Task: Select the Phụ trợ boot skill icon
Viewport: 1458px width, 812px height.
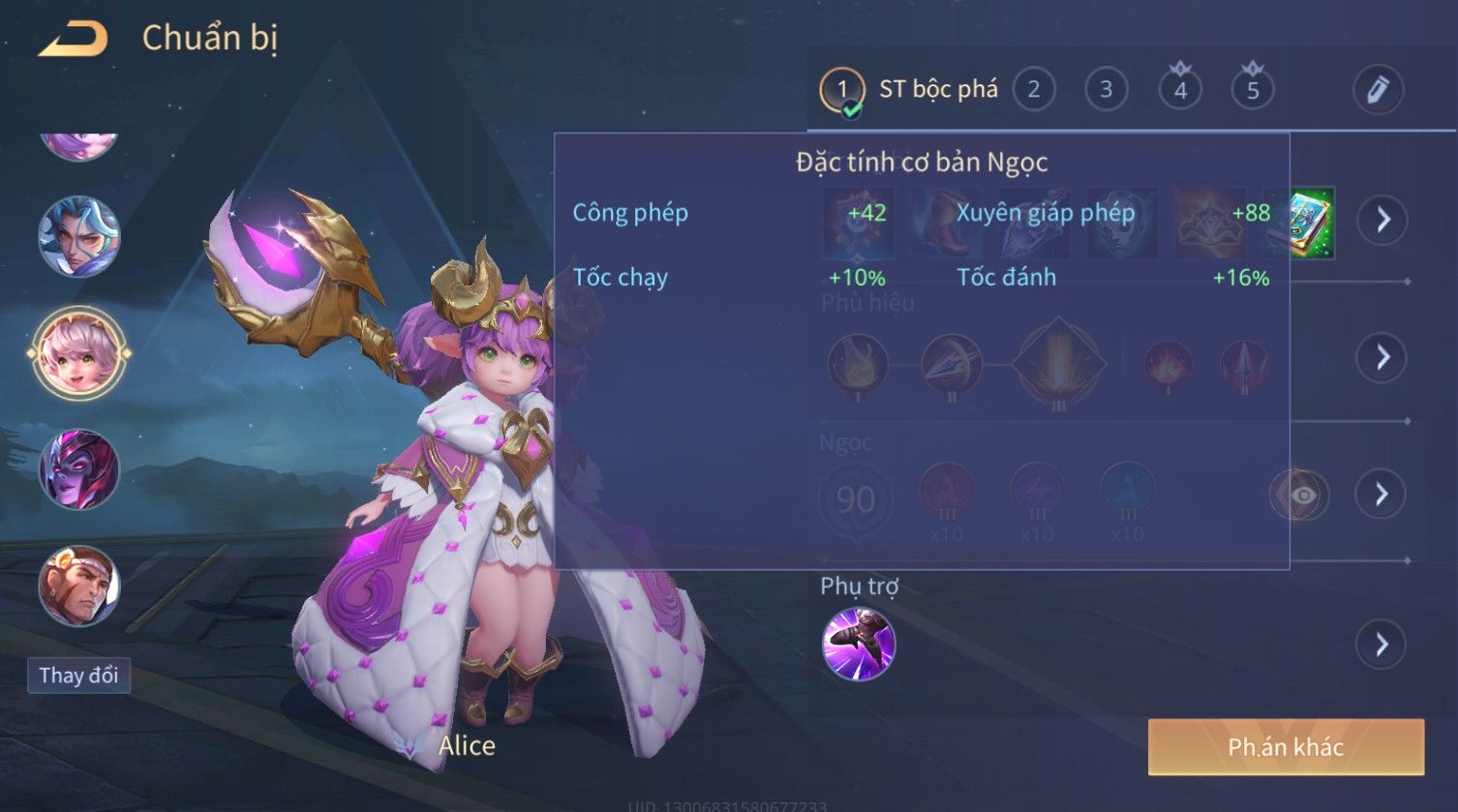Action: click(x=858, y=645)
